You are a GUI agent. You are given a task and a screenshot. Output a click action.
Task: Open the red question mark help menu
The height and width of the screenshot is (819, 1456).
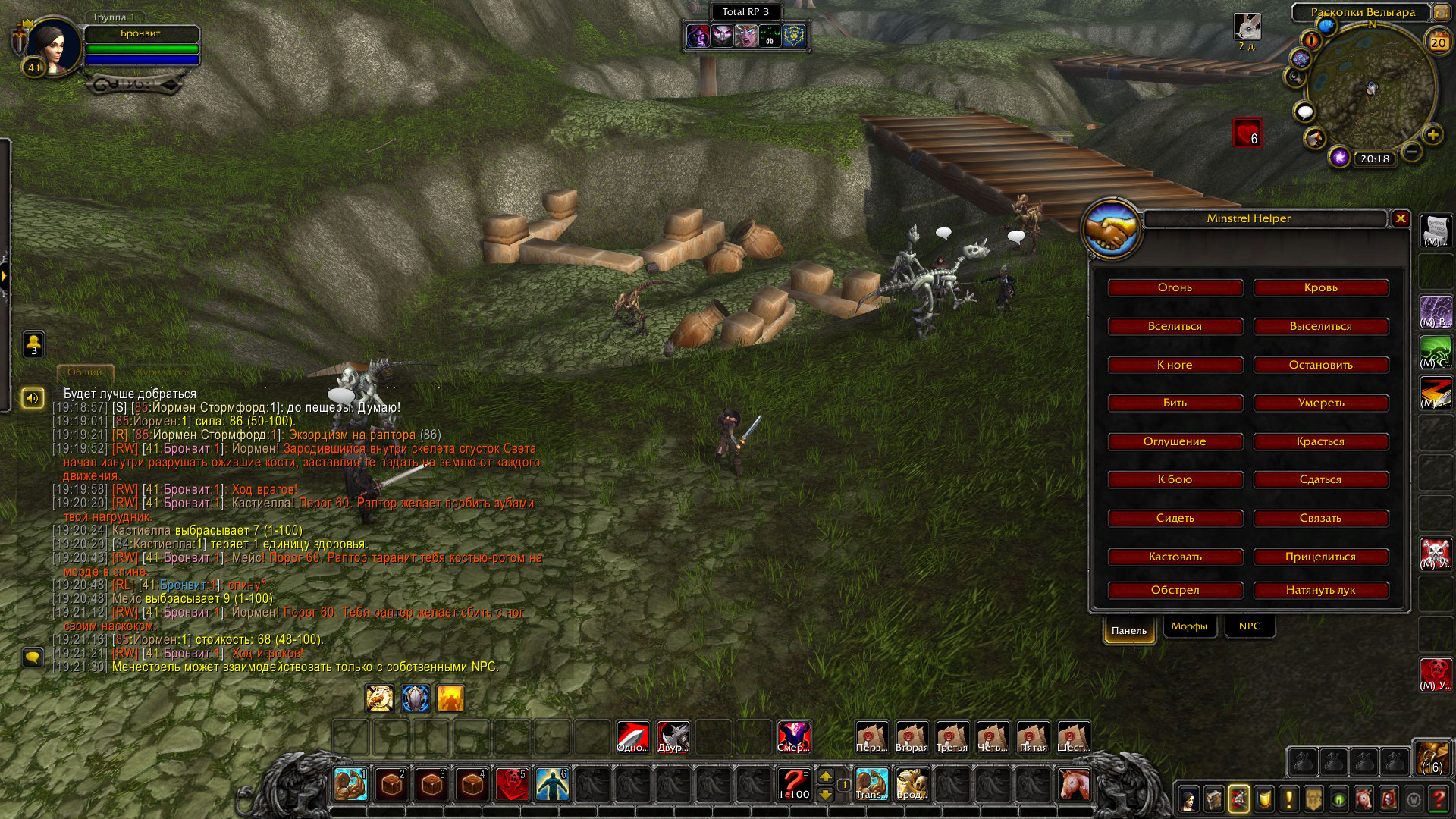[1438, 799]
